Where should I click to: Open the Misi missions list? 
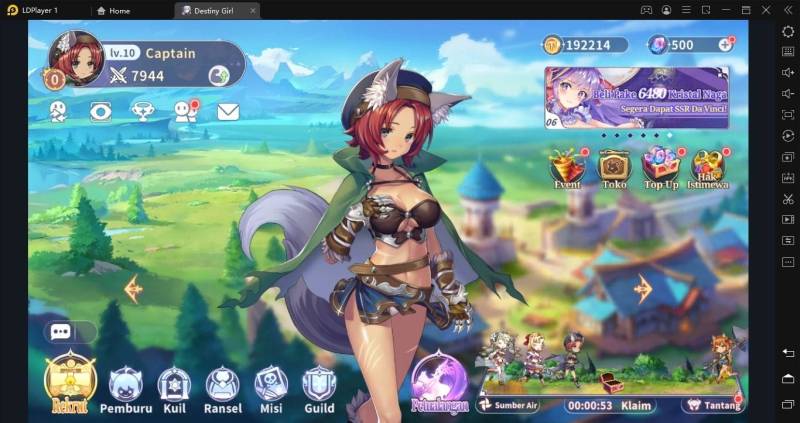pyautogui.click(x=270, y=386)
